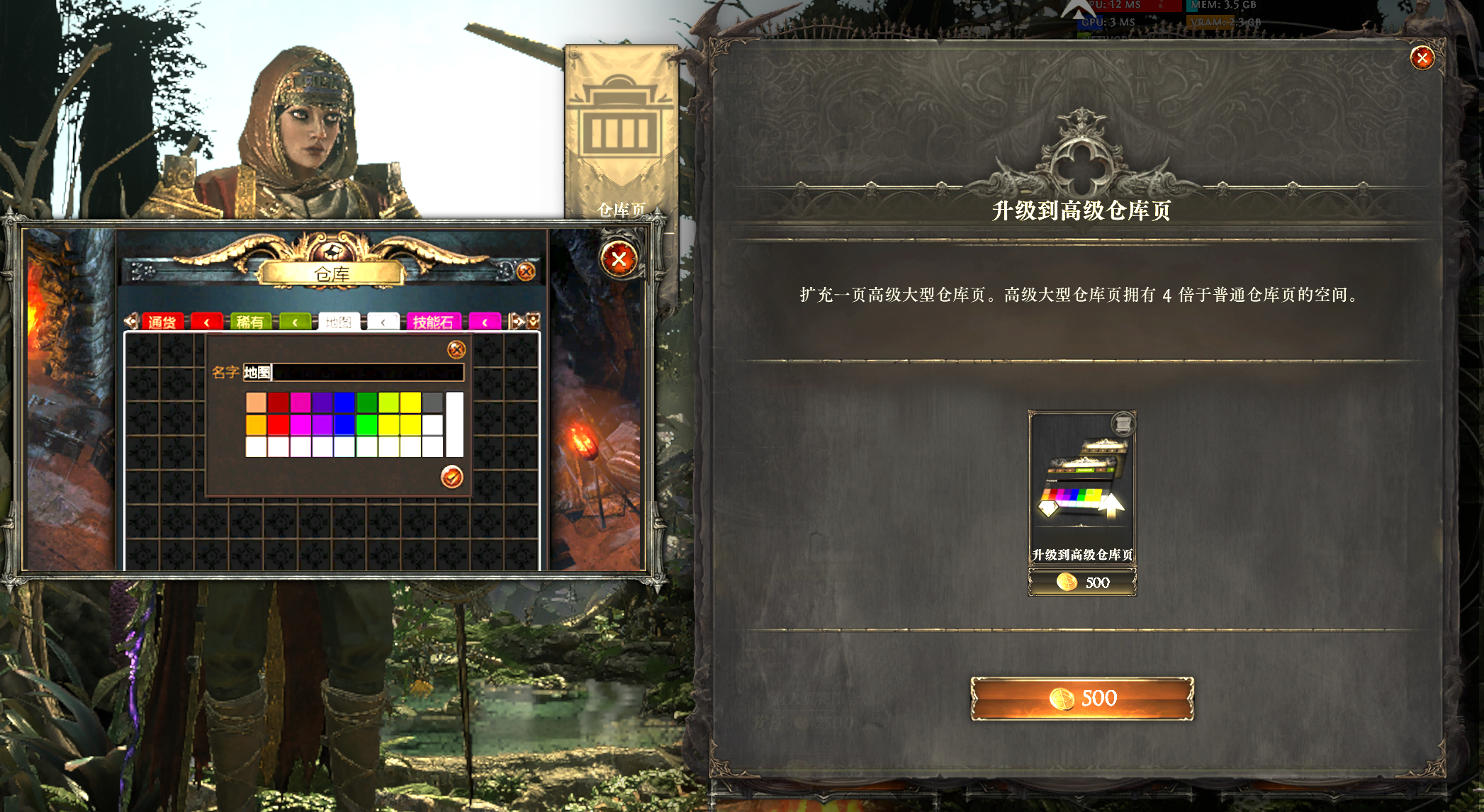The image size is (1484, 812).
Task: Choose the dark gray color swatch
Action: (x=432, y=402)
